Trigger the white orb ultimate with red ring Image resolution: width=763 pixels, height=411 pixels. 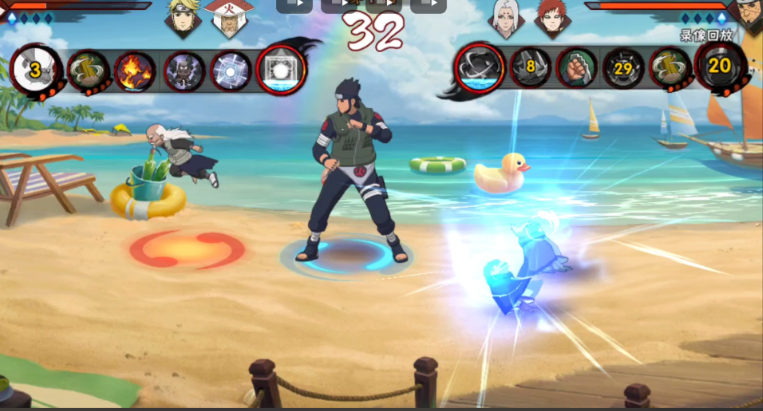click(x=281, y=70)
